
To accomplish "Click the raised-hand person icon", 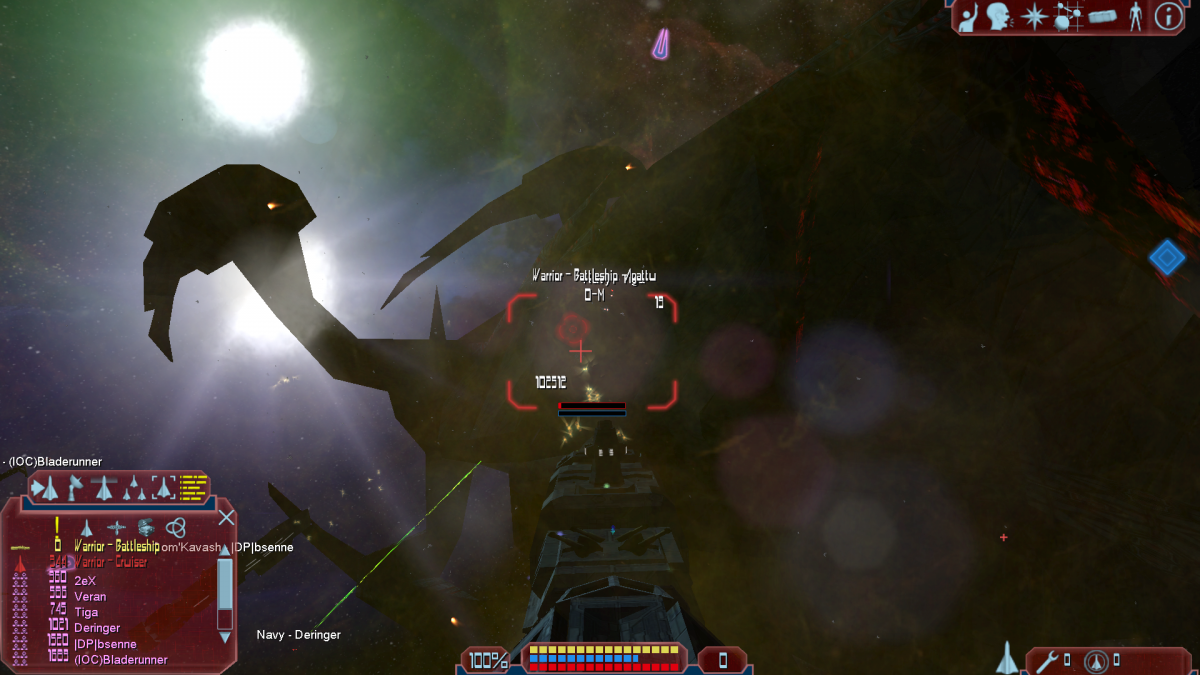I will point(967,18).
